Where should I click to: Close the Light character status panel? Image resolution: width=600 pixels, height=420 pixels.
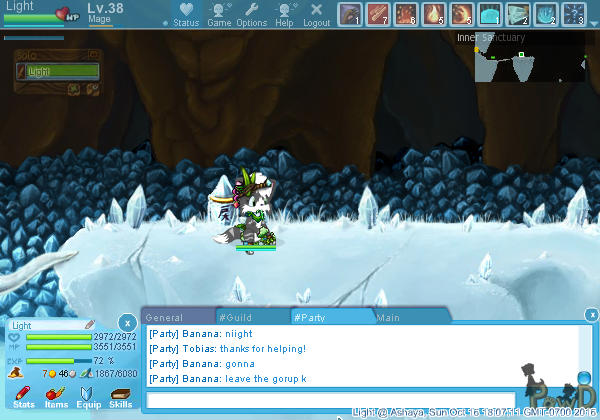127,322
